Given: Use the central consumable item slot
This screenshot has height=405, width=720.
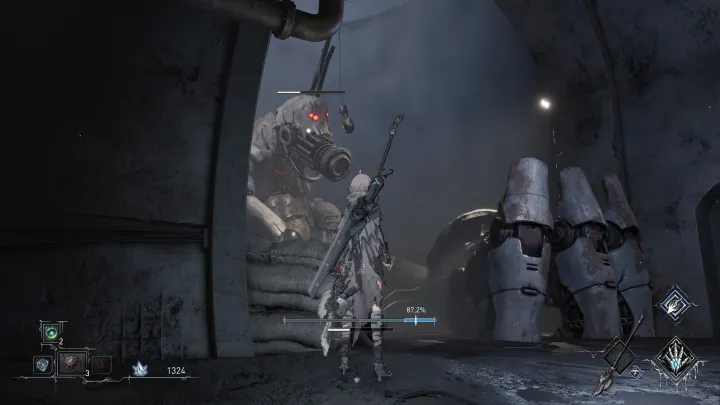Looking at the screenshot, I should click(x=70, y=364).
